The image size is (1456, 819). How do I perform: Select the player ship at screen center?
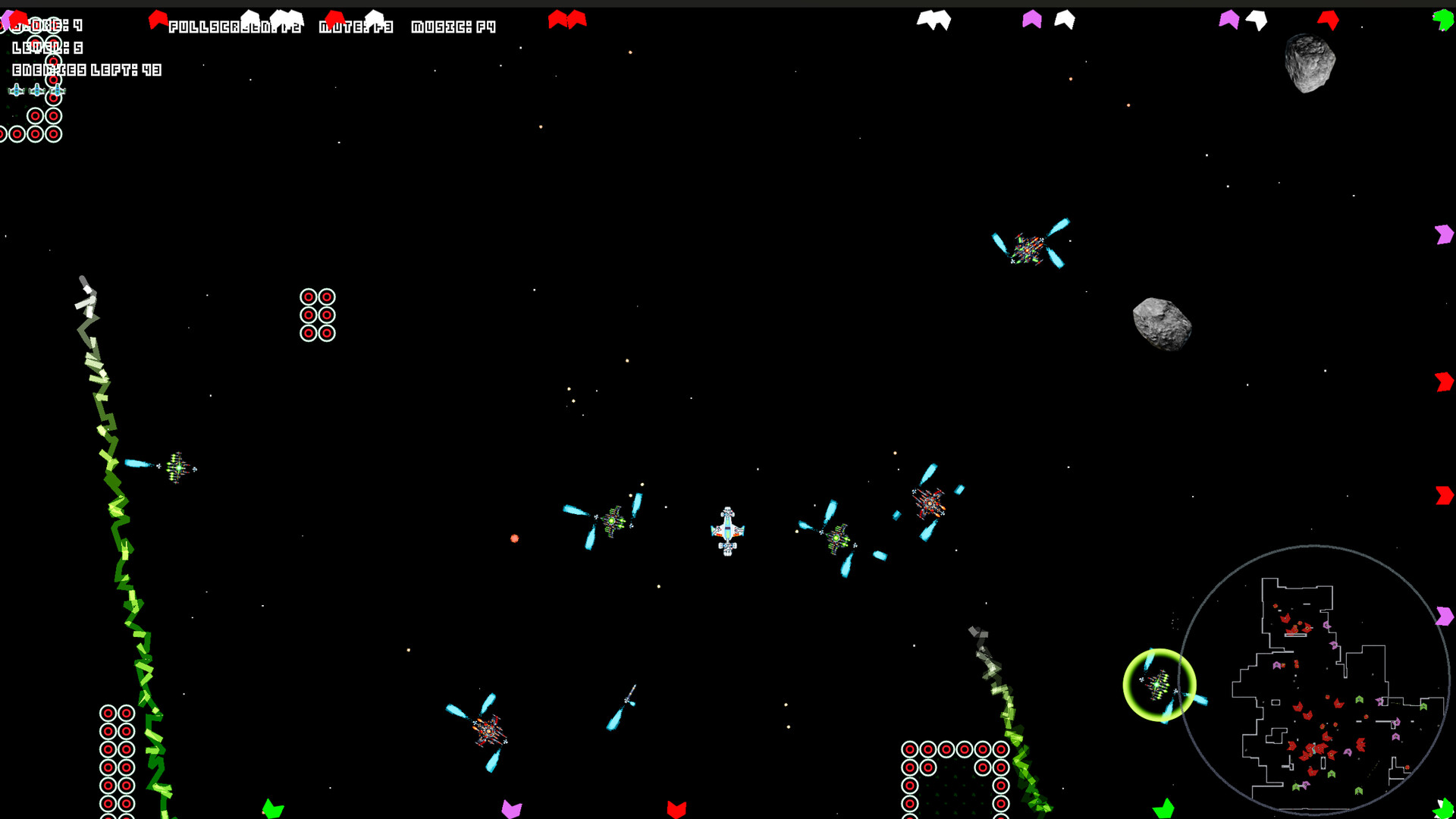coord(727,531)
